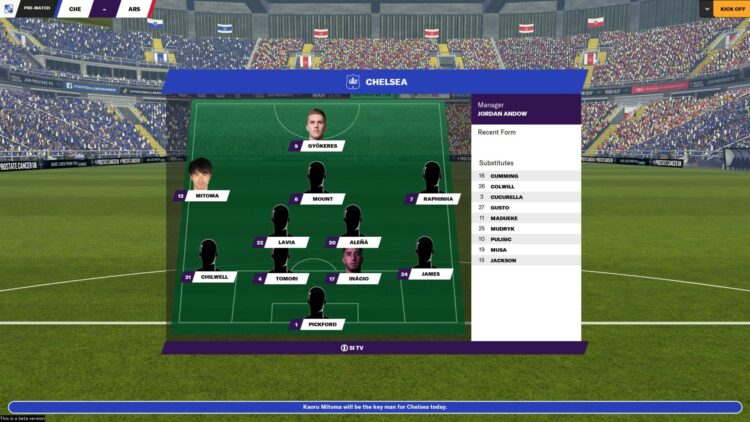This screenshot has width=750, height=422.
Task: Switch to the ARS team tab
Action: pyautogui.click(x=132, y=9)
